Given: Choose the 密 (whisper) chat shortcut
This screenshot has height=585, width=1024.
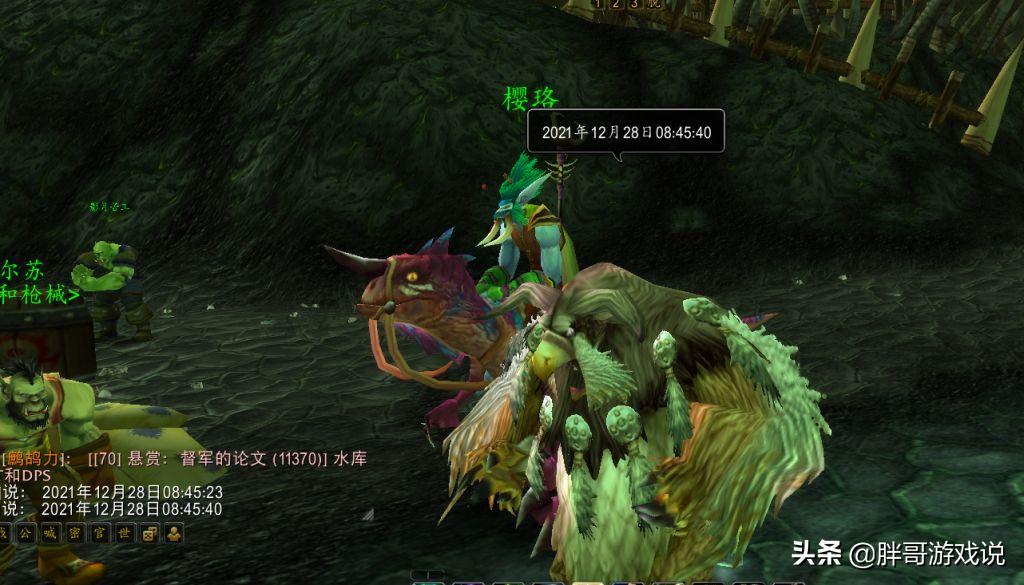Looking at the screenshot, I should tap(75, 533).
